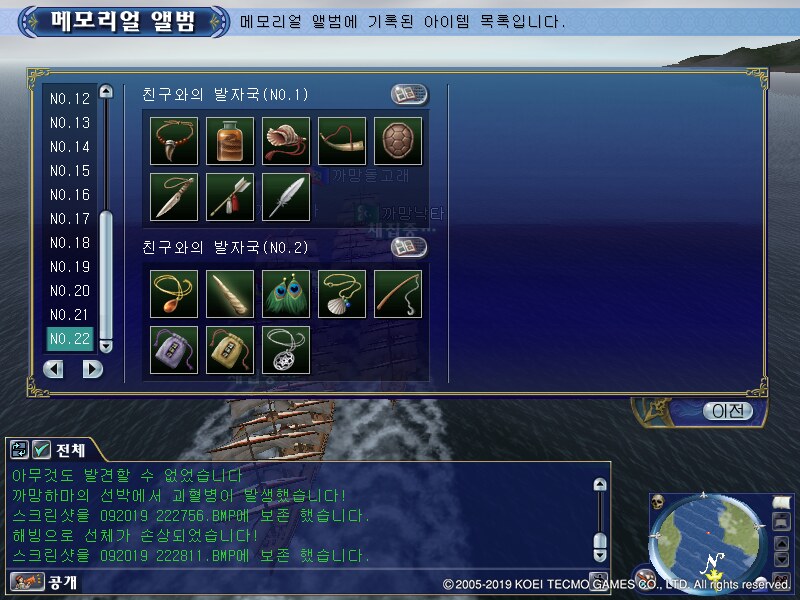The height and width of the screenshot is (600, 800).
Task: Open album page NO.15 in the list
Action: click(x=70, y=171)
